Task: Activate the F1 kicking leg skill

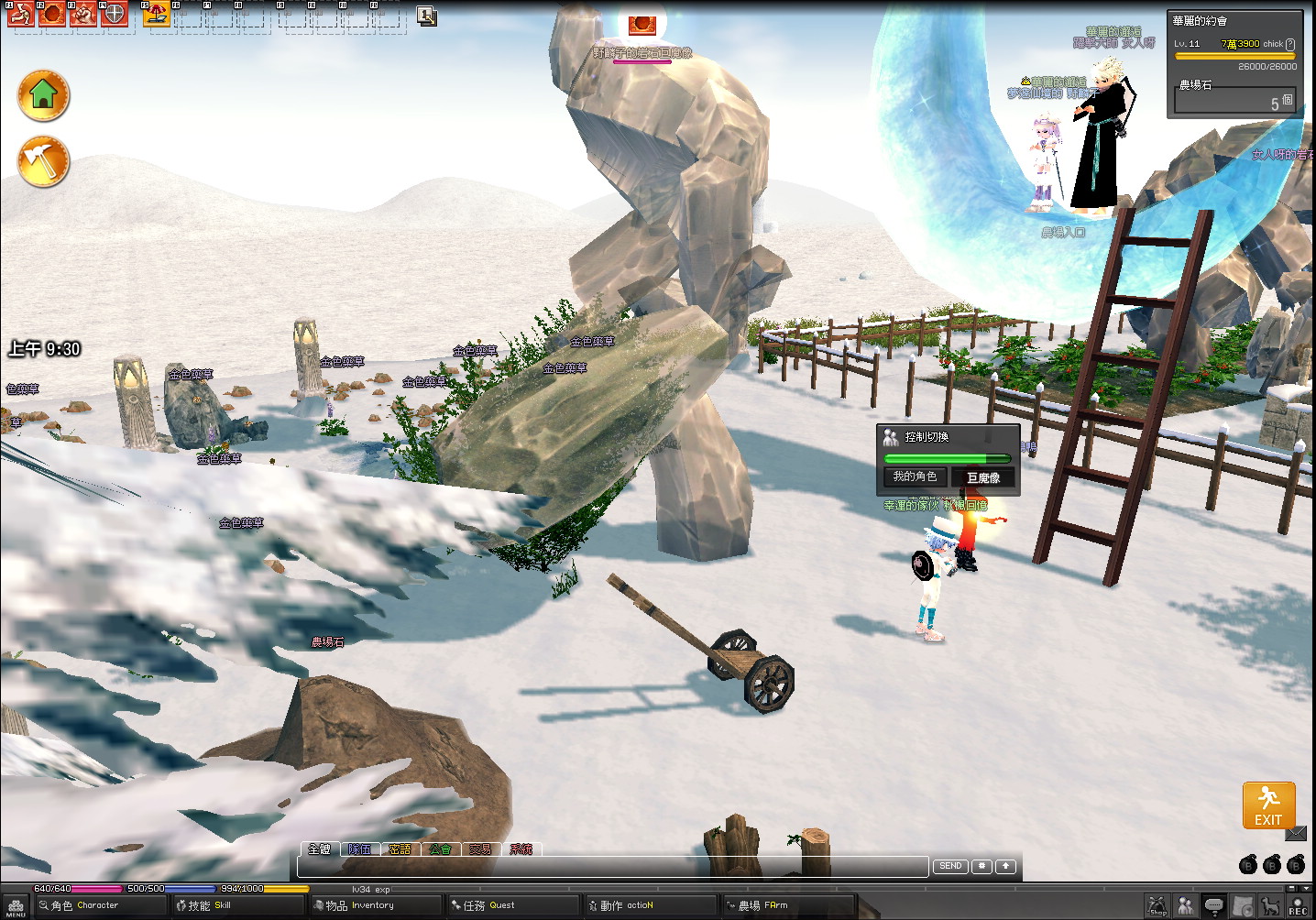Action: point(21,14)
